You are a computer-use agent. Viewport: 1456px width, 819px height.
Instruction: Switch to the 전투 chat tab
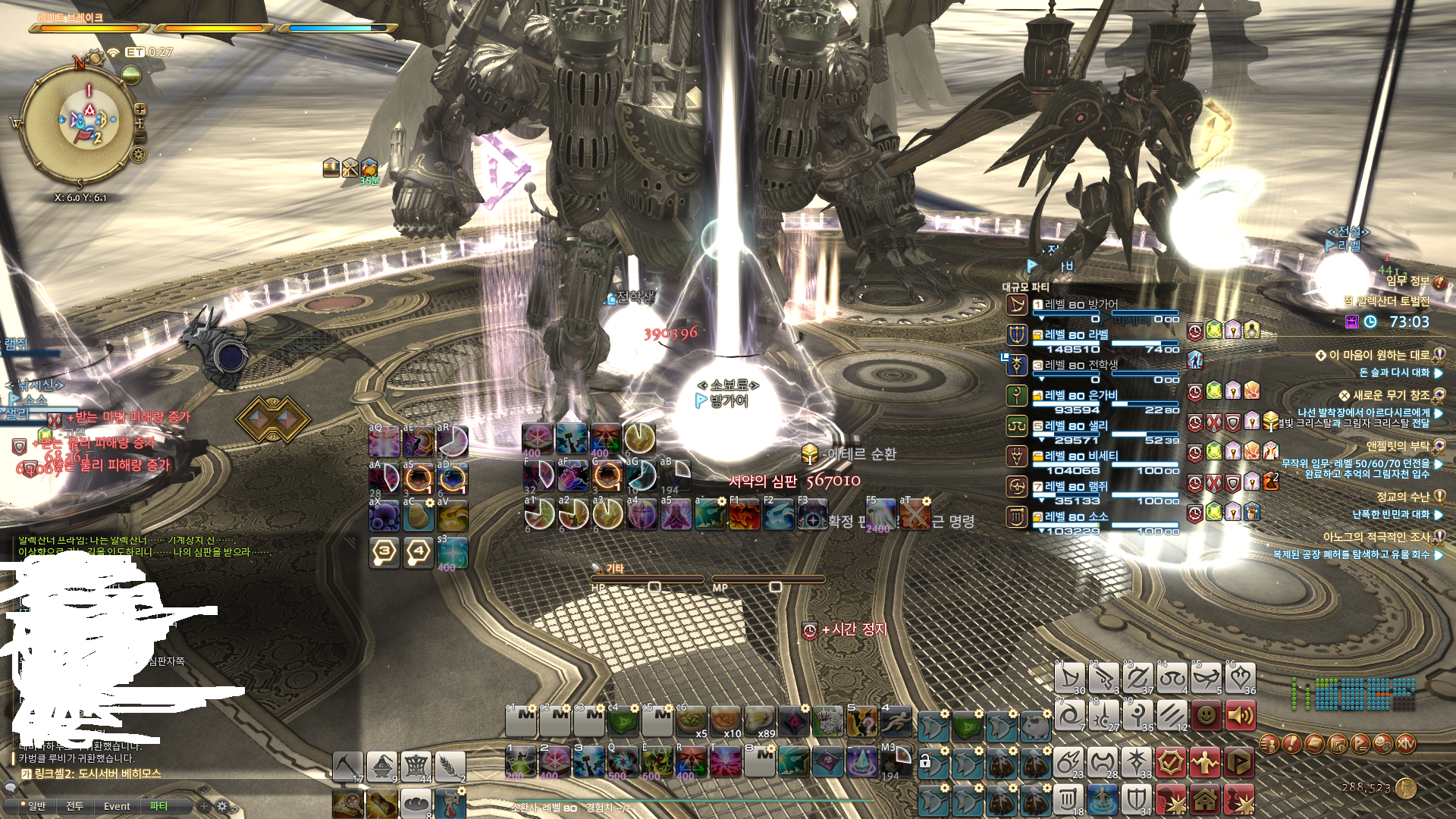pyautogui.click(x=74, y=806)
